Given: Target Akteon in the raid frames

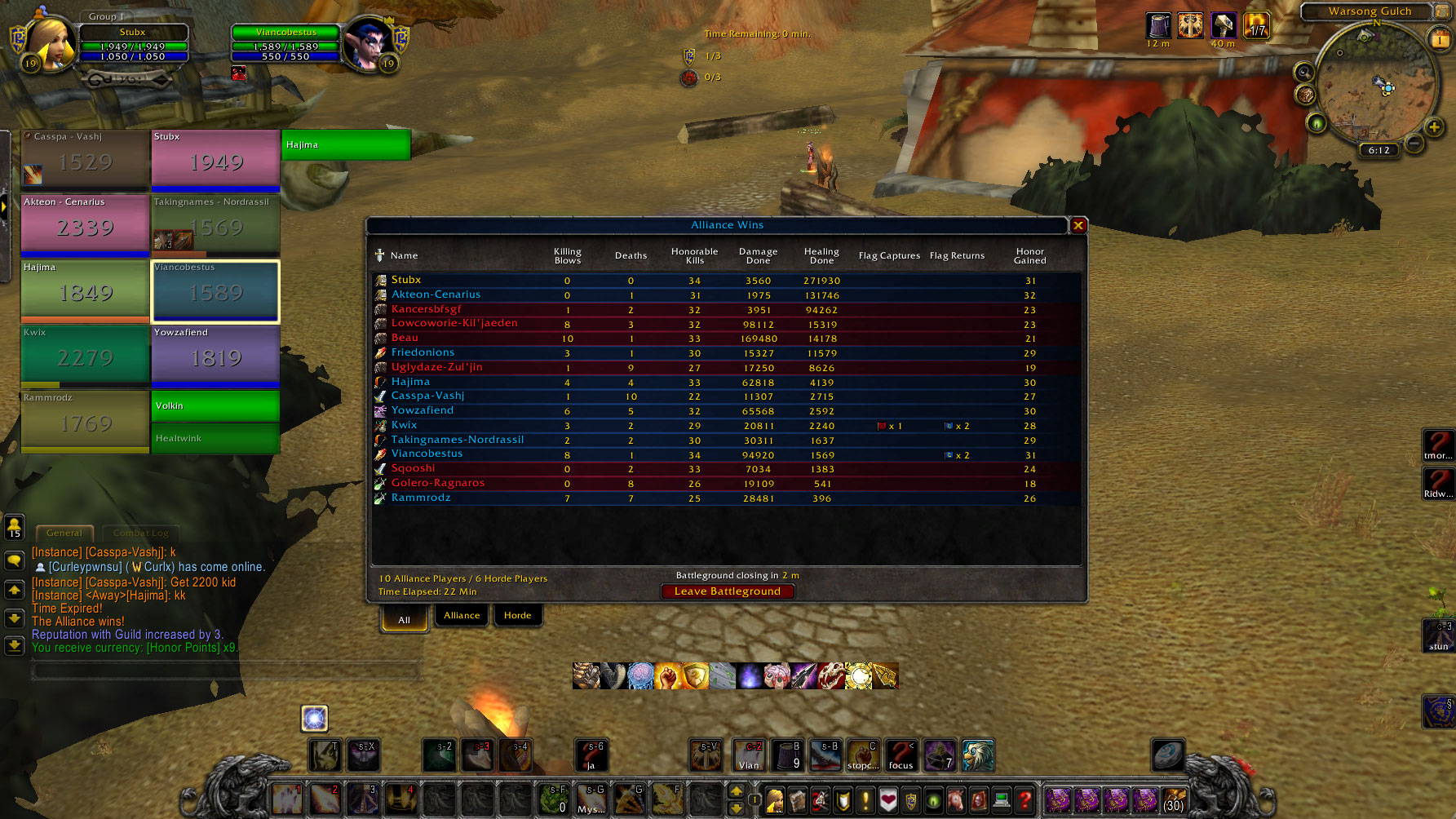Looking at the screenshot, I should point(85,225).
